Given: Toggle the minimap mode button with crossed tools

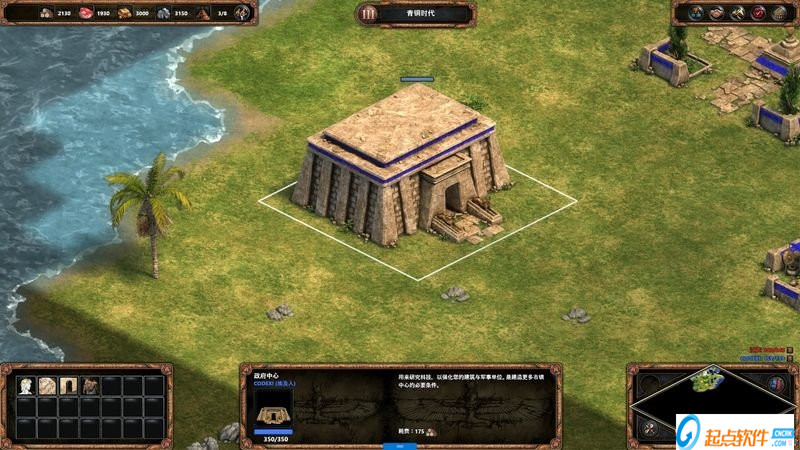Looking at the screenshot, I should [x=651, y=428].
